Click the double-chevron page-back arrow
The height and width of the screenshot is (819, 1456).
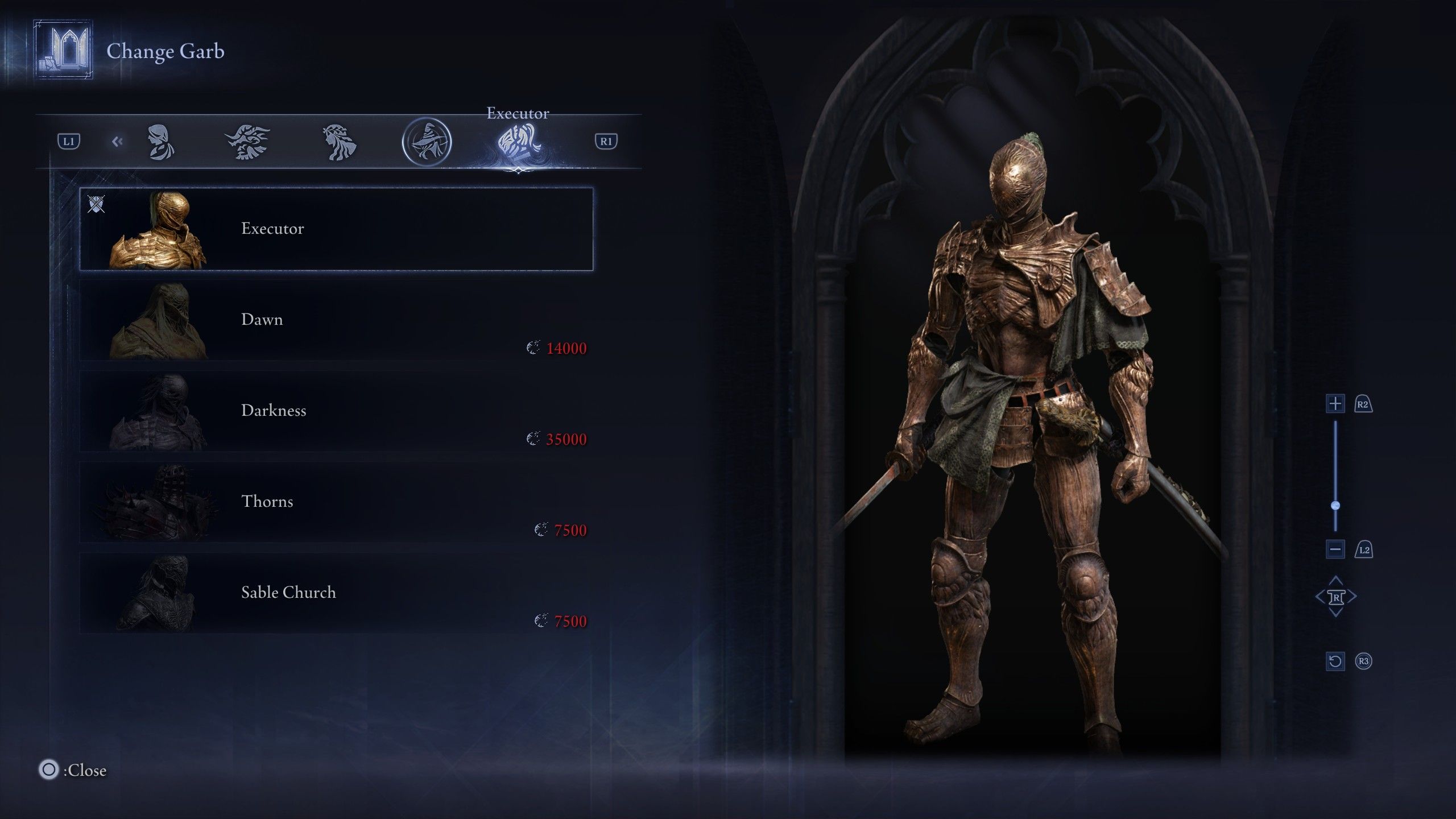pyautogui.click(x=118, y=142)
